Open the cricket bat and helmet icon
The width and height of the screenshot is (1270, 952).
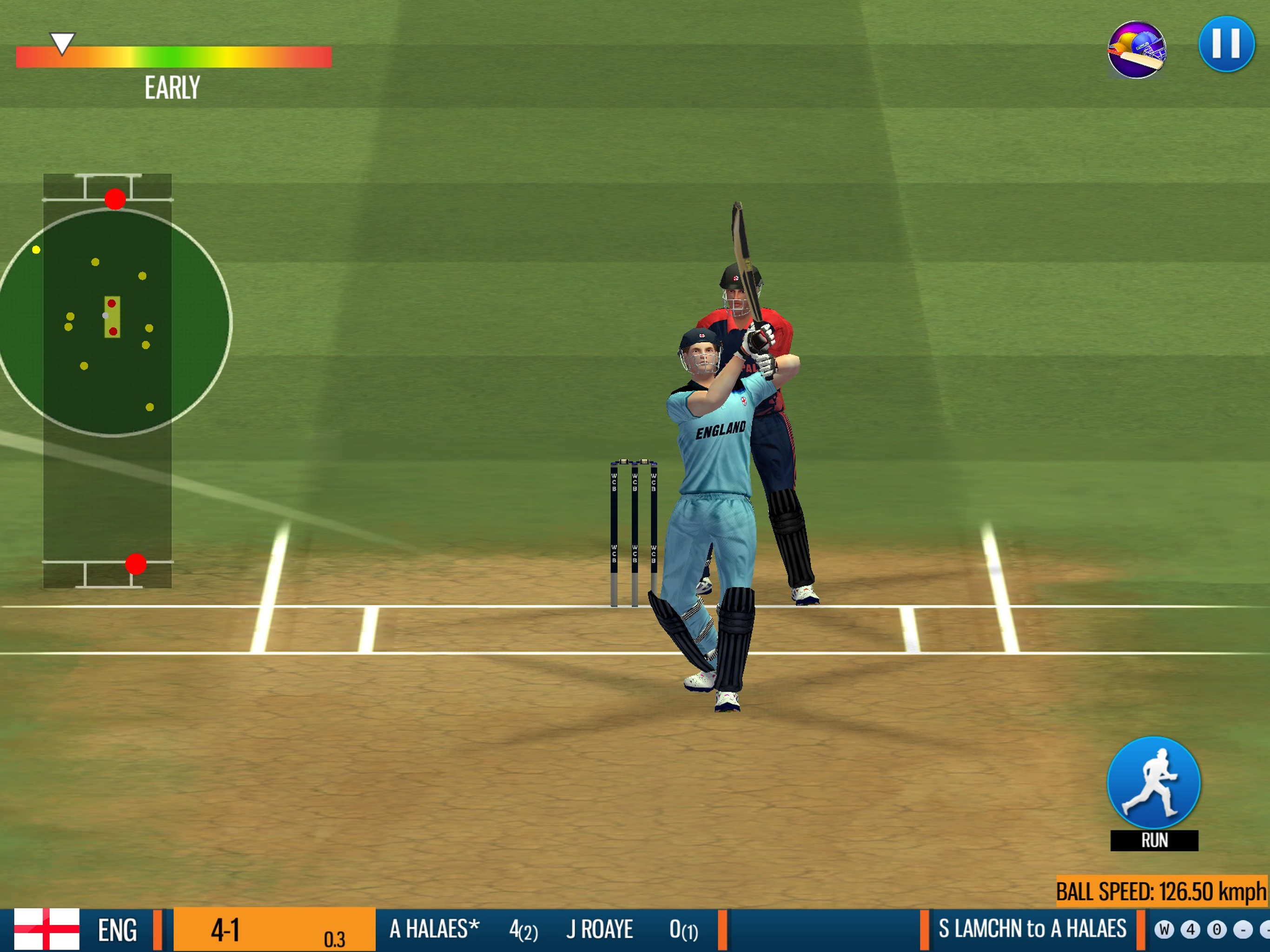(1136, 49)
